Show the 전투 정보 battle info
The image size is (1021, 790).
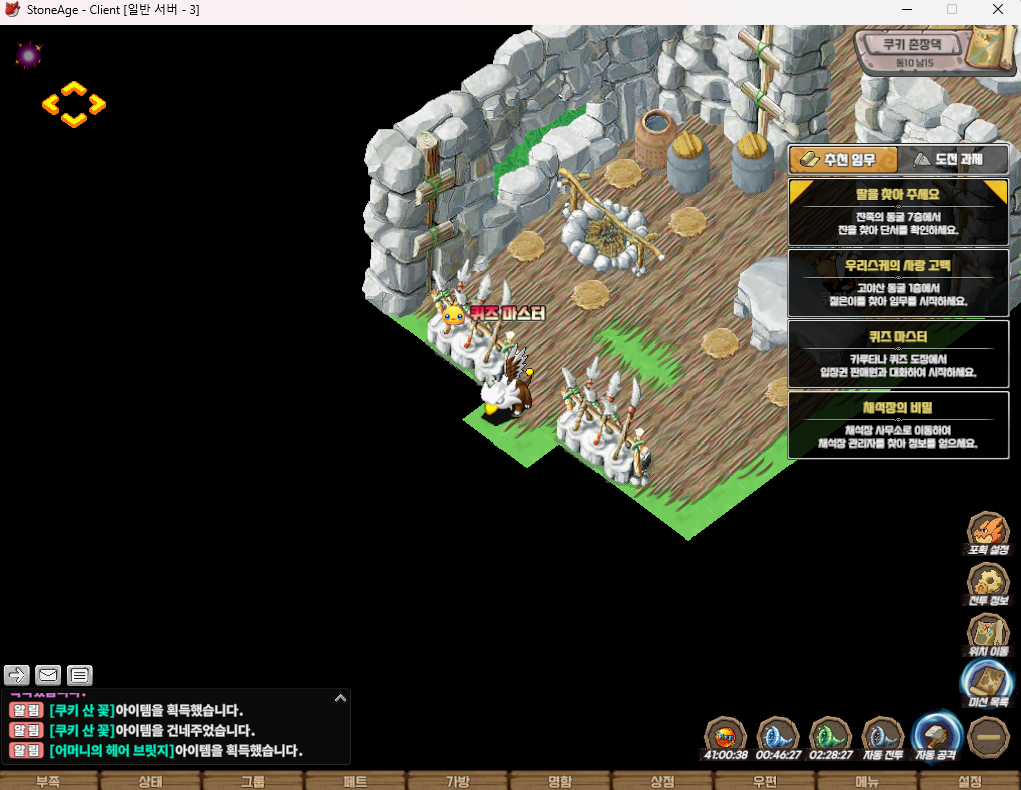[988, 584]
